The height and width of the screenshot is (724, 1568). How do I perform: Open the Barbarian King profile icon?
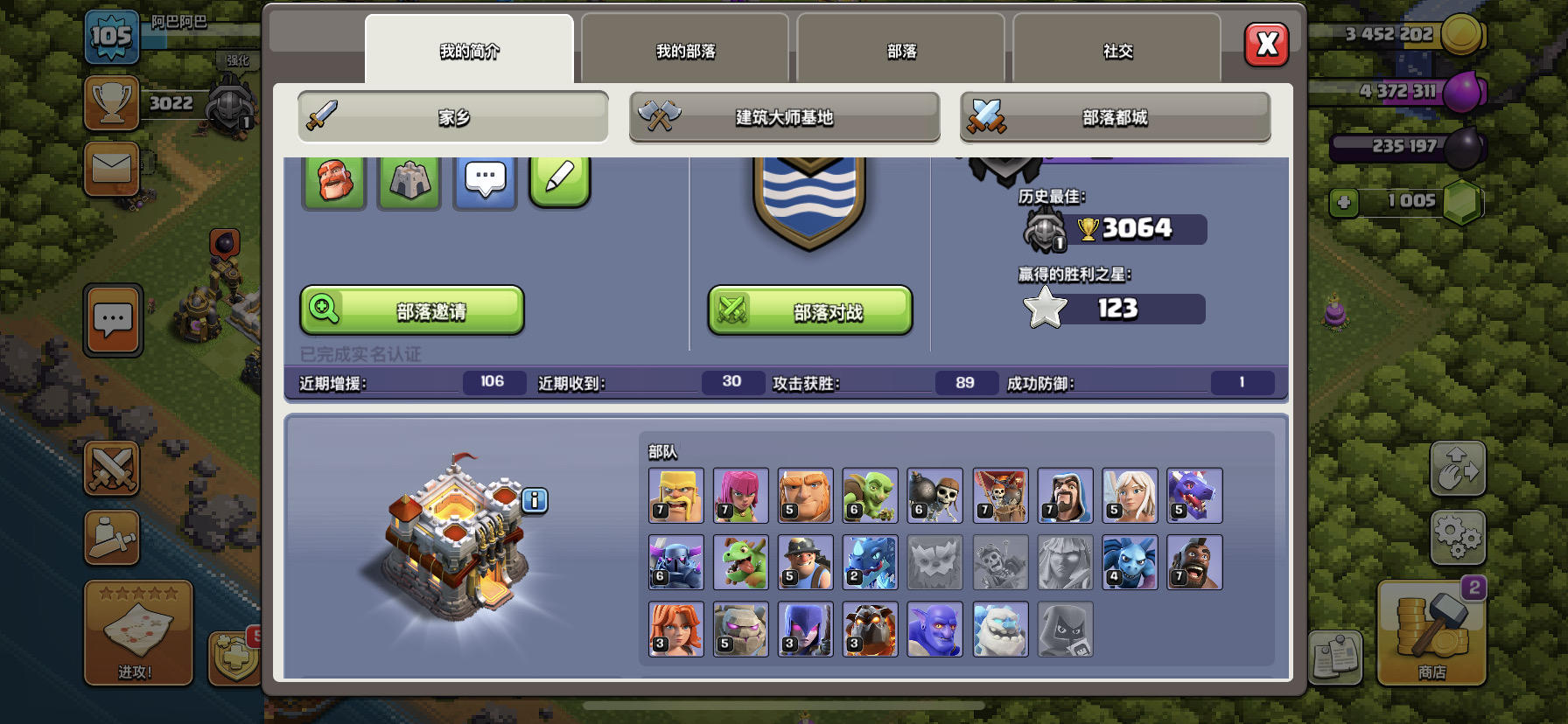pos(333,179)
